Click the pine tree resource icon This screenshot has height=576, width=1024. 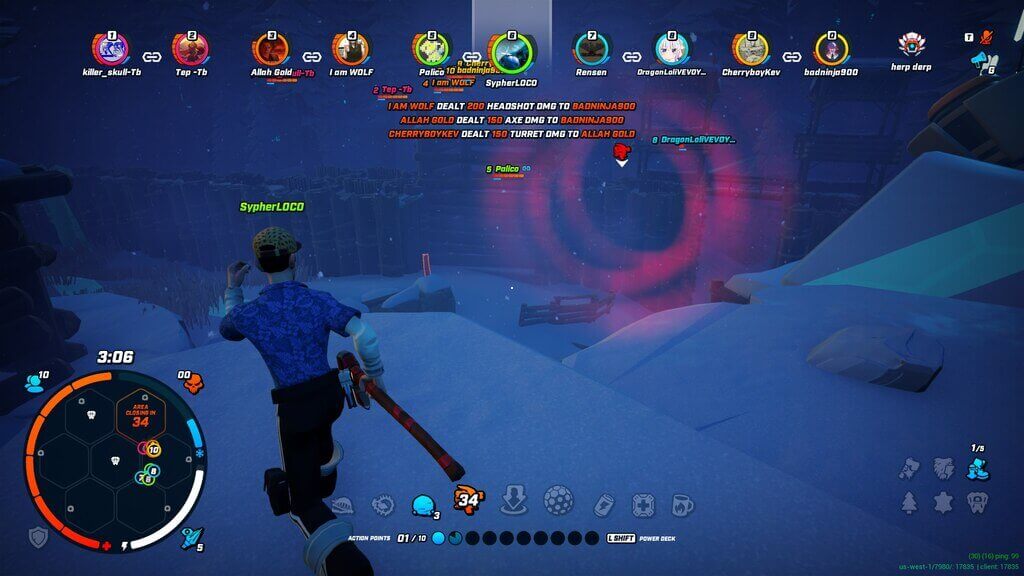click(909, 502)
